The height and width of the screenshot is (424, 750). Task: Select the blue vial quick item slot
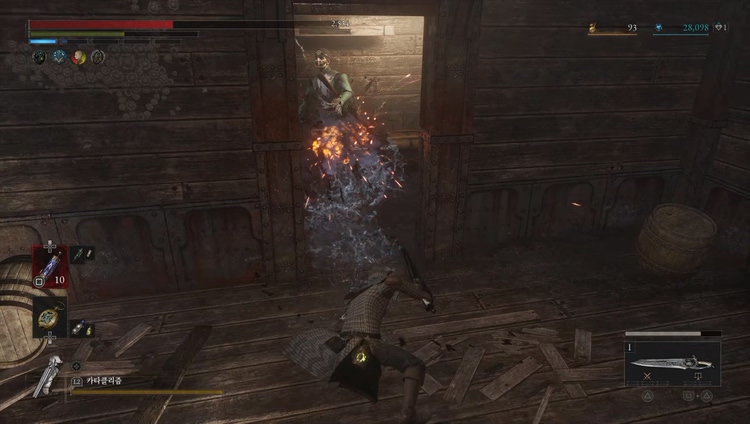pyautogui.click(x=50, y=266)
